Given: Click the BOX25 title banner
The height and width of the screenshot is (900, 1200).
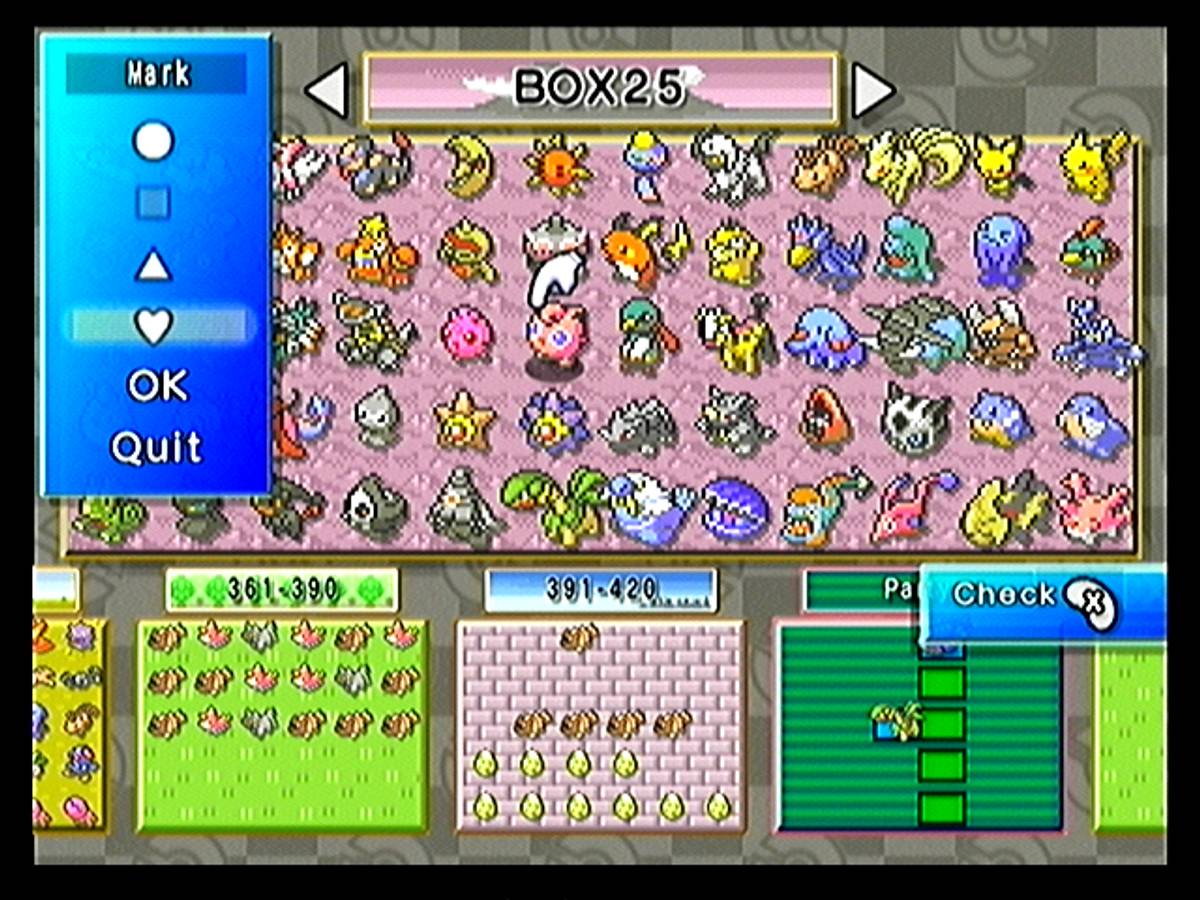Looking at the screenshot, I should pos(600,89).
